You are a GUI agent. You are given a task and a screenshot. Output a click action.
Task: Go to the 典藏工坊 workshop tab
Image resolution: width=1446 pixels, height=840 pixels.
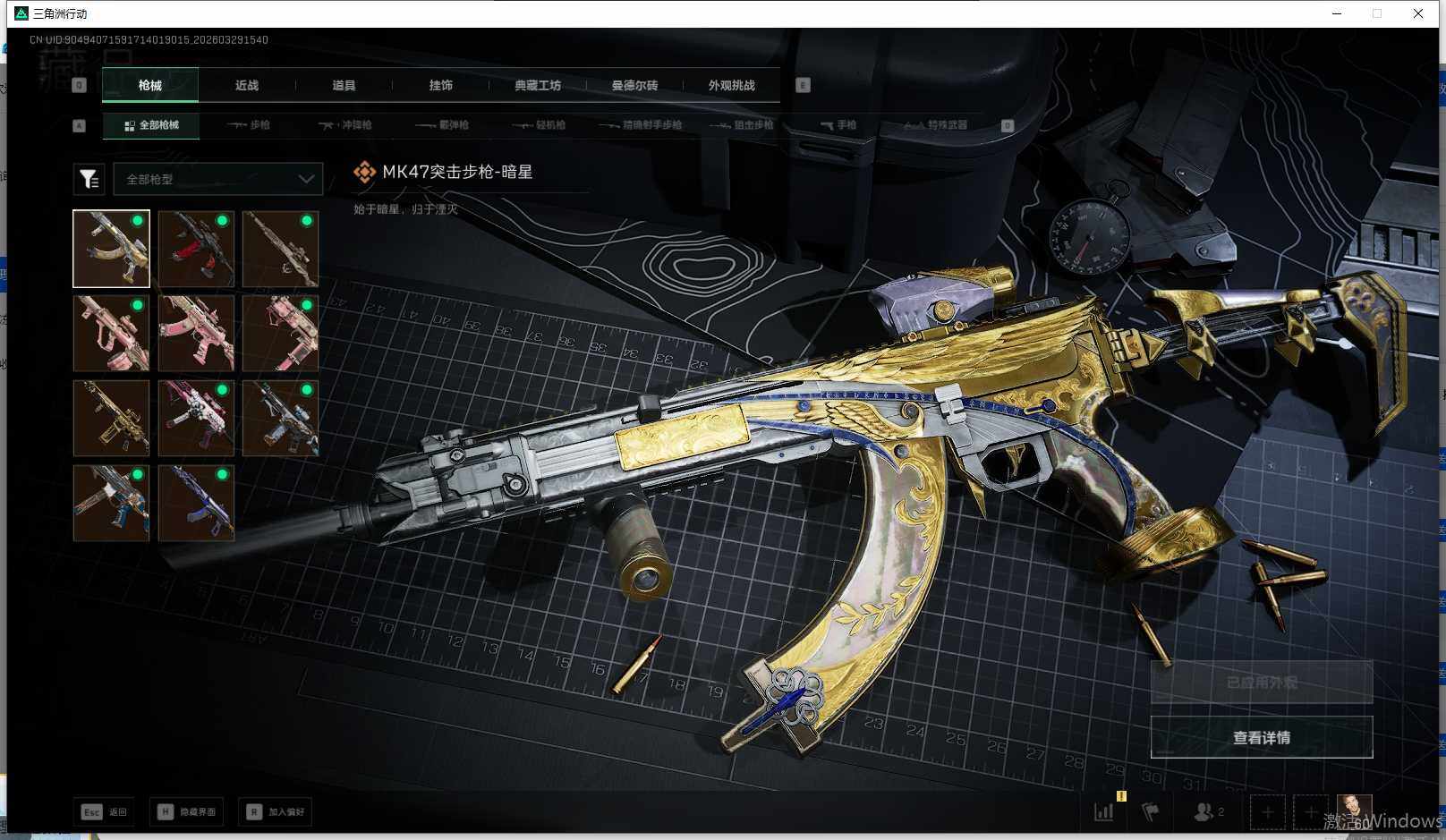[538, 86]
